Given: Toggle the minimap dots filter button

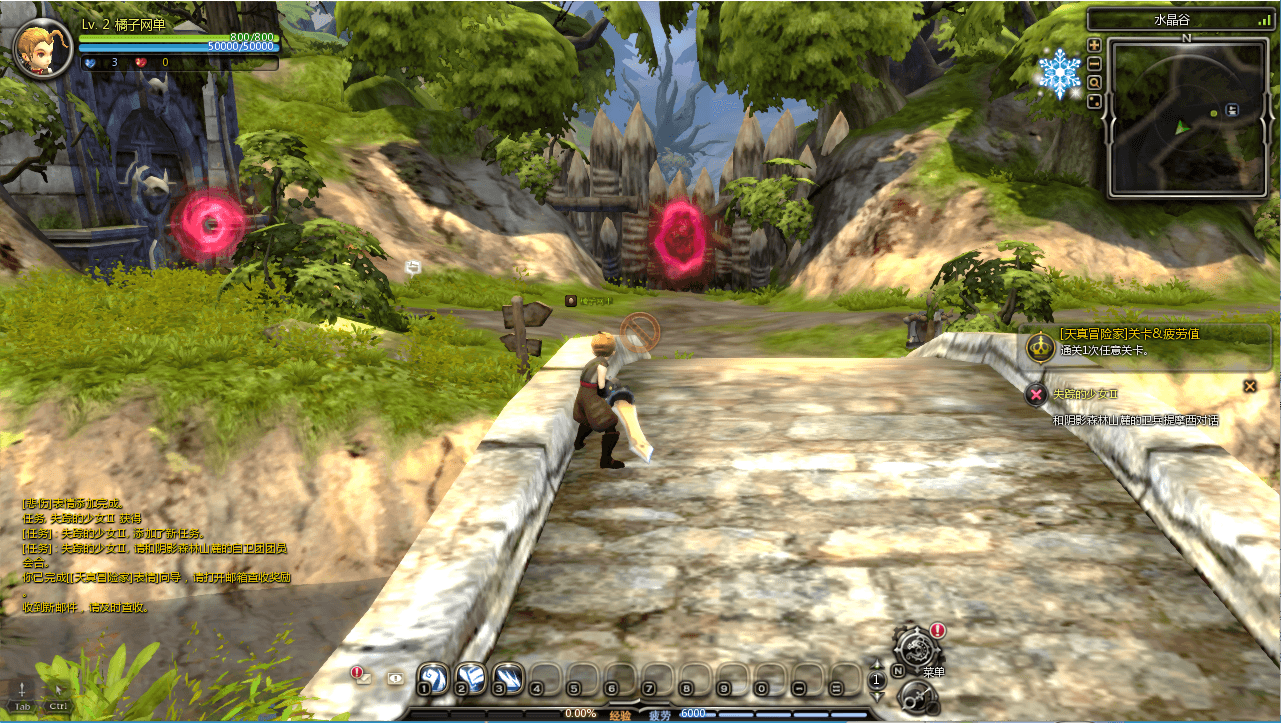Looking at the screenshot, I should click(1094, 101).
